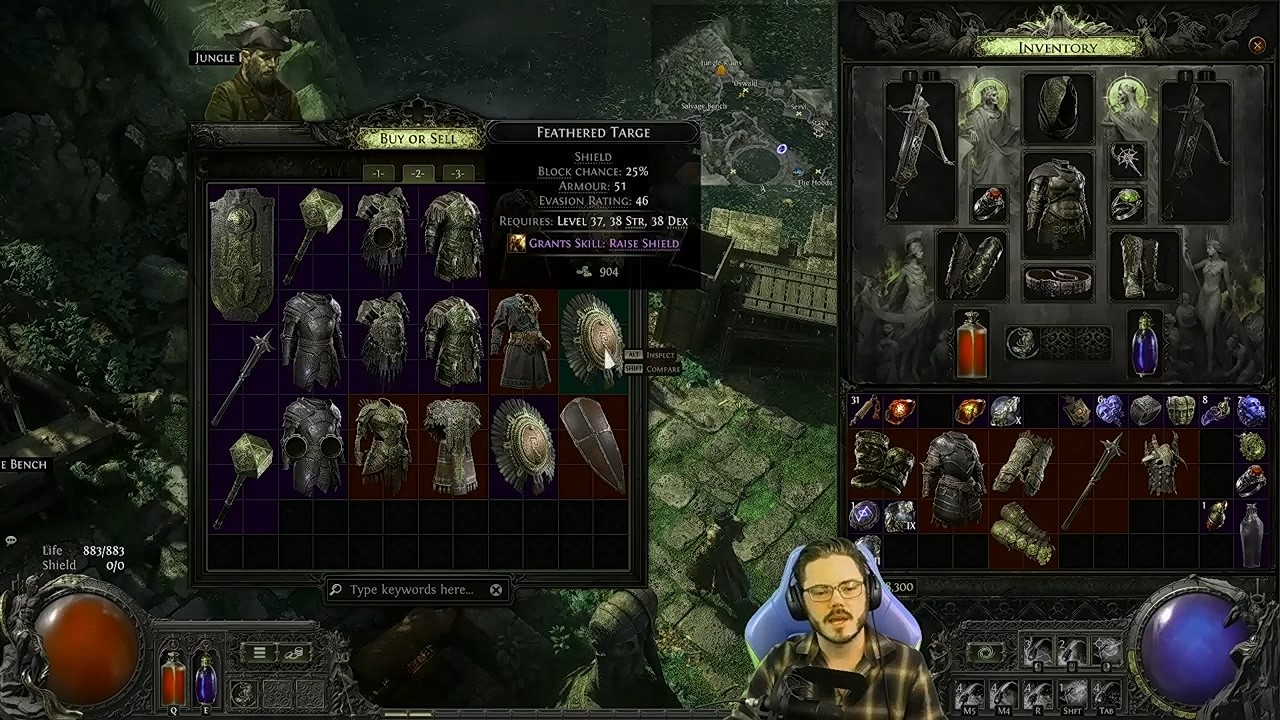The height and width of the screenshot is (720, 1280).
Task: Pick the horned skull helmet in the backpack
Action: 1163,464
